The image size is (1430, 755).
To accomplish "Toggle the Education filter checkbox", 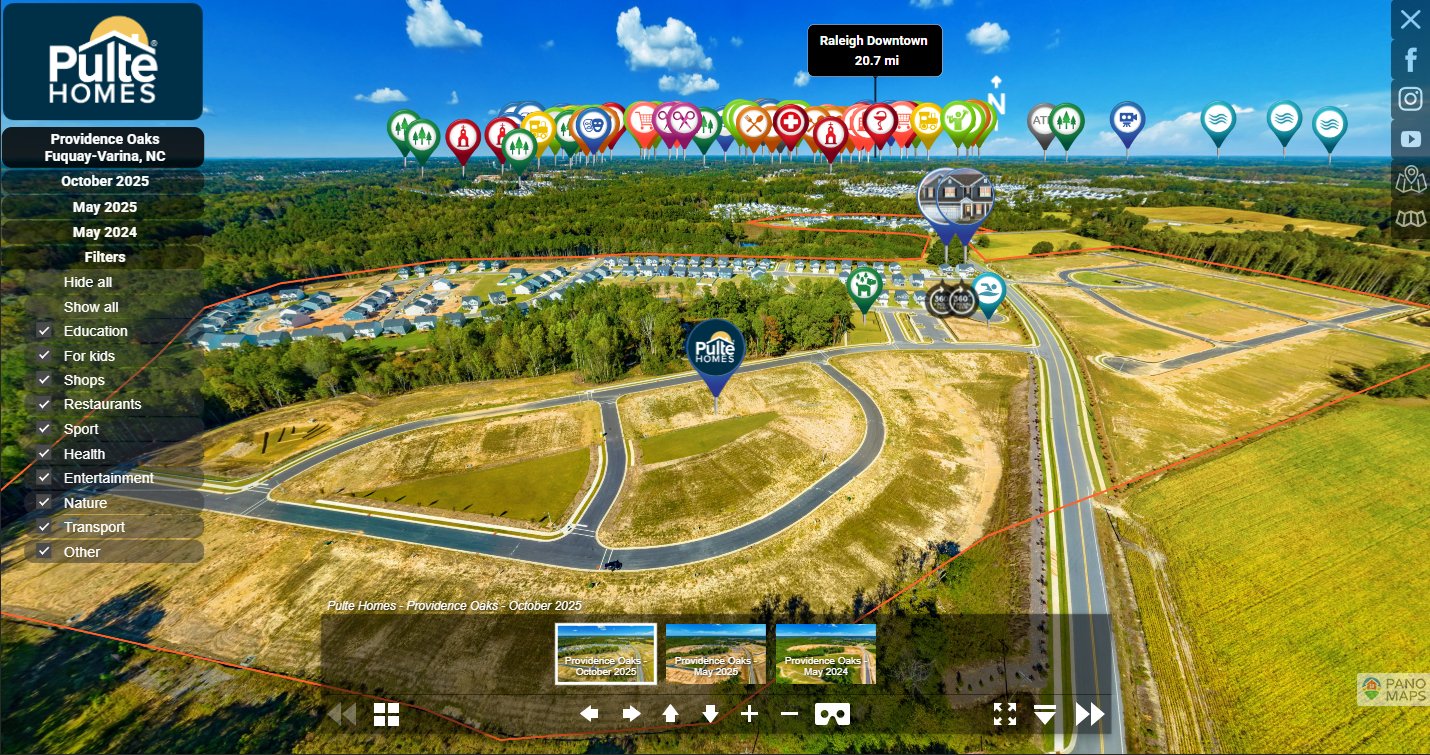I will click(x=44, y=331).
